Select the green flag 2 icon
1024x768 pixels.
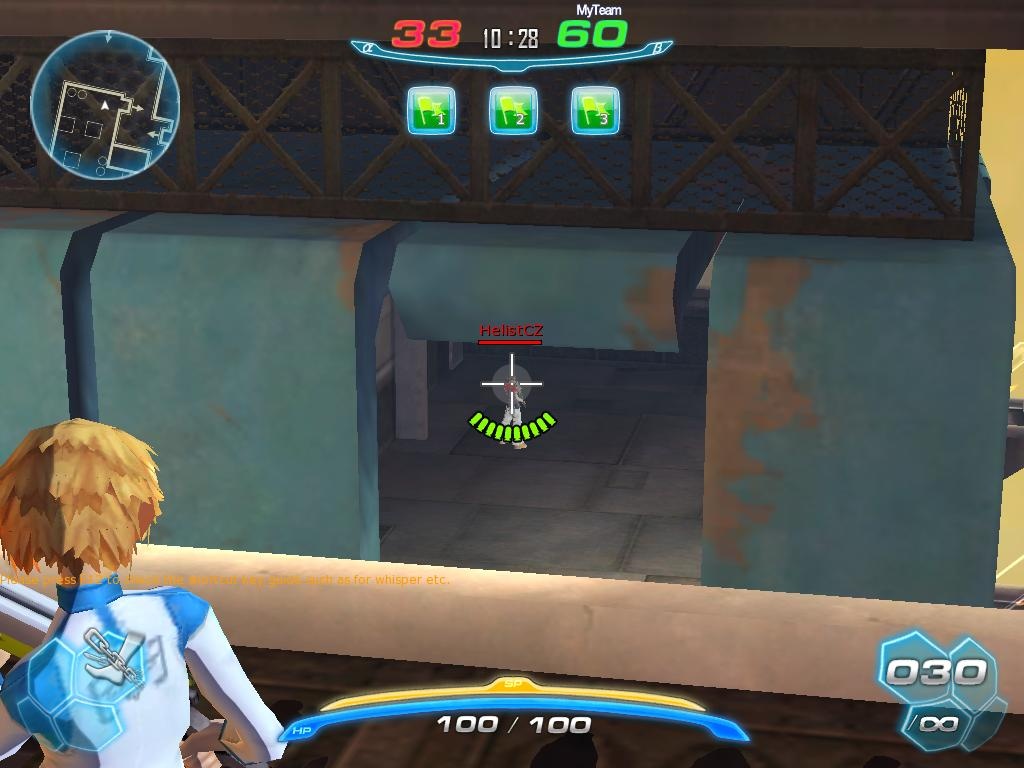click(513, 110)
